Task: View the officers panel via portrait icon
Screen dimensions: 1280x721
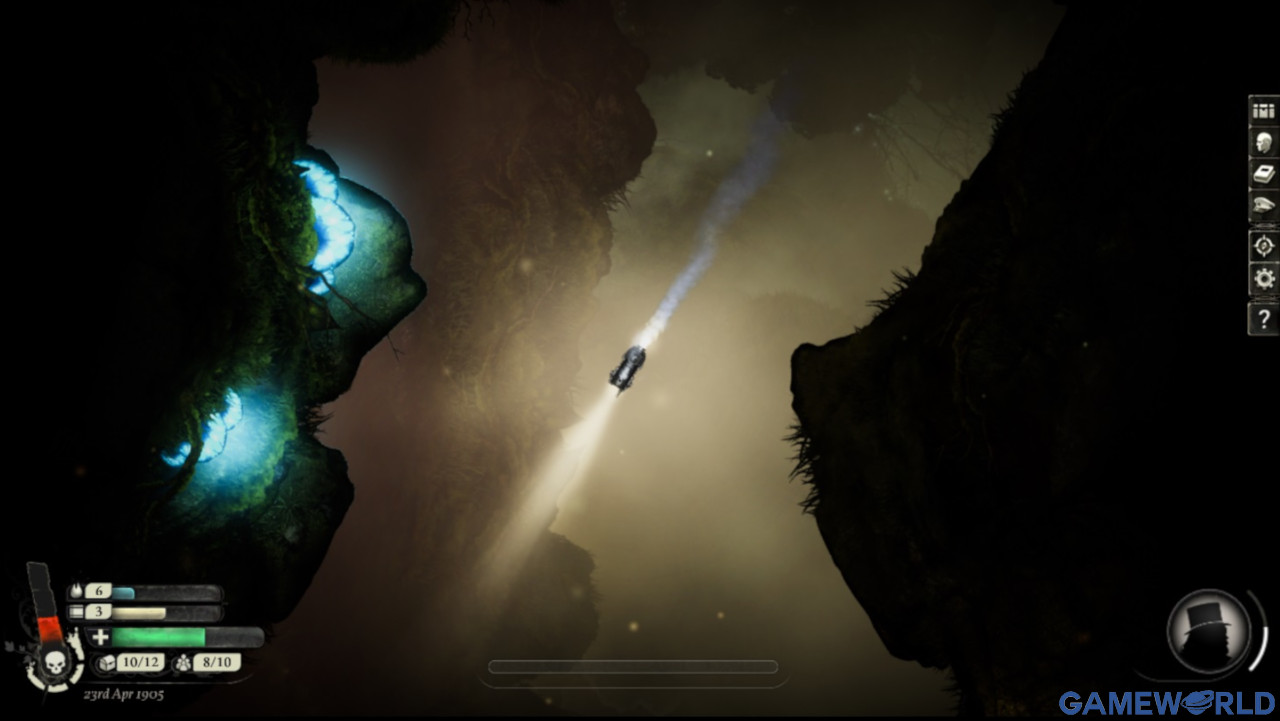Action: tap(1263, 145)
